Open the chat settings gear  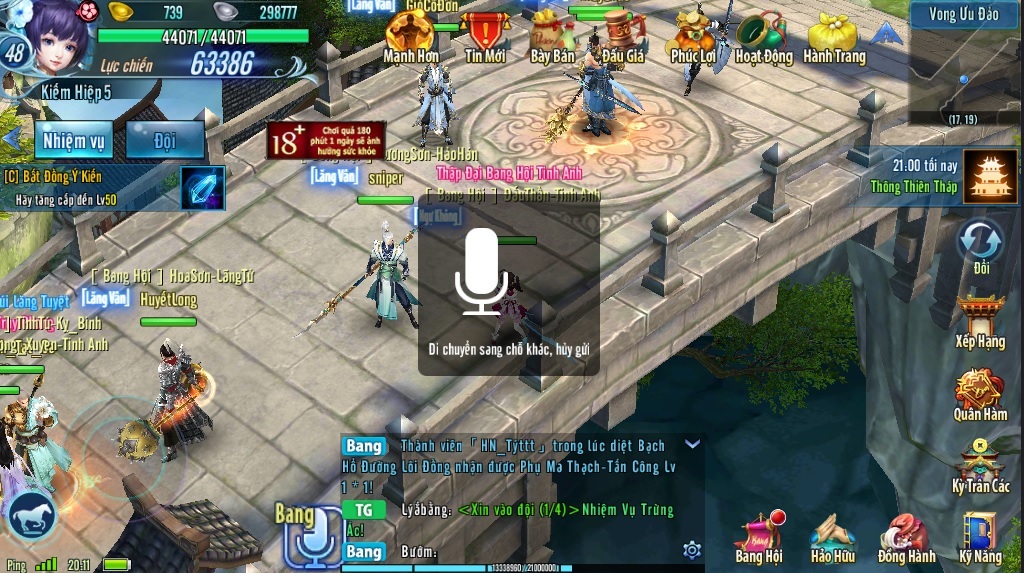coord(691,550)
